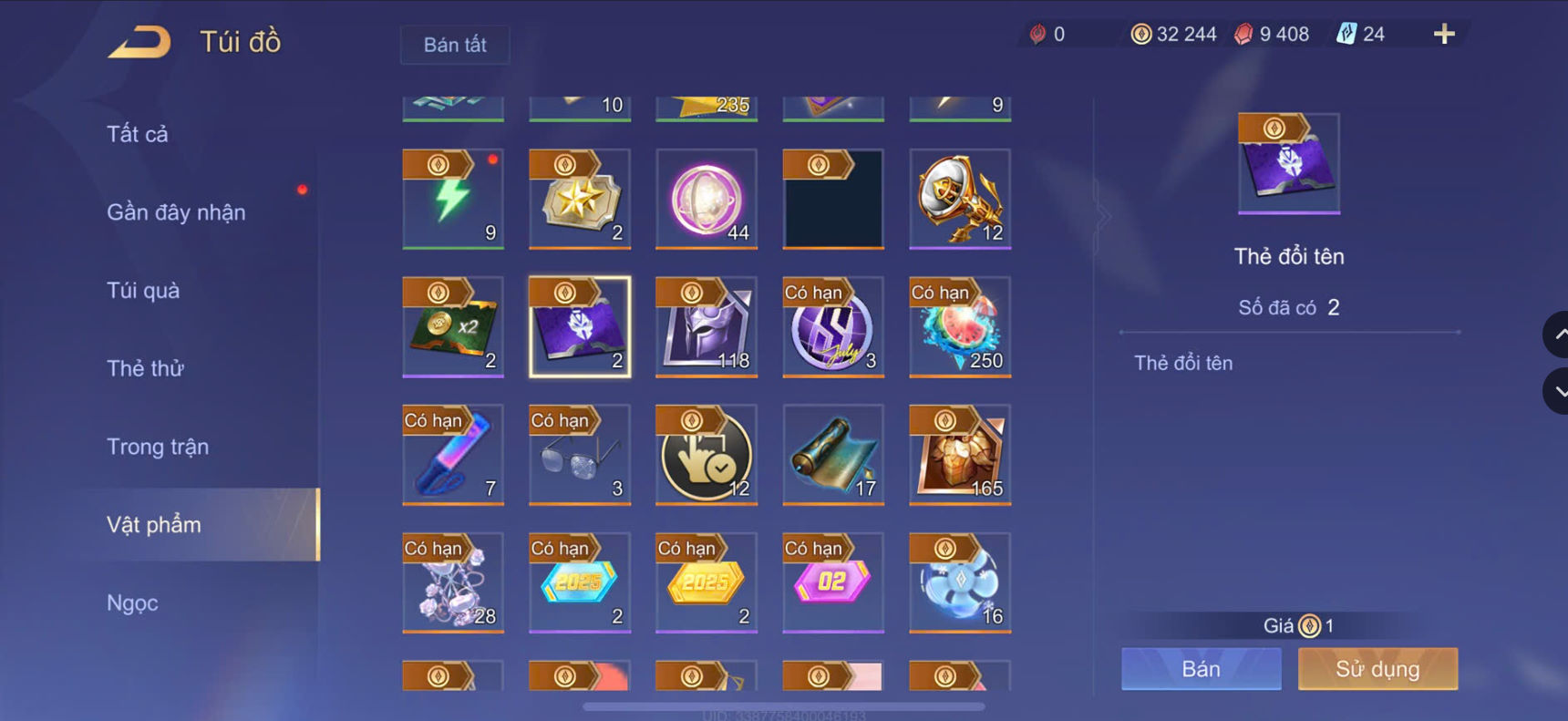
Task: Click the plus to add currency
Action: pos(1443,34)
